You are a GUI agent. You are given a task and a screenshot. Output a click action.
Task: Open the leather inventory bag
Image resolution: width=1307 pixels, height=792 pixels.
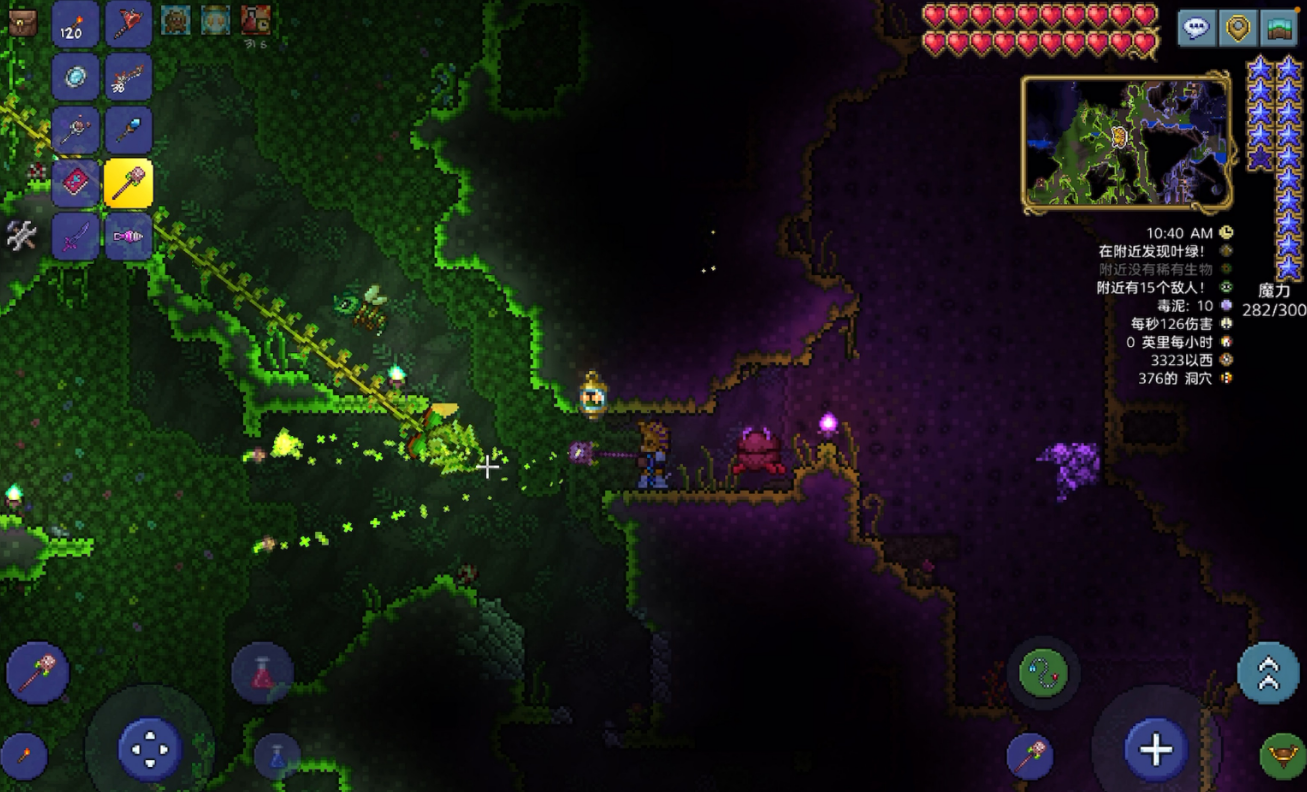[x=22, y=23]
